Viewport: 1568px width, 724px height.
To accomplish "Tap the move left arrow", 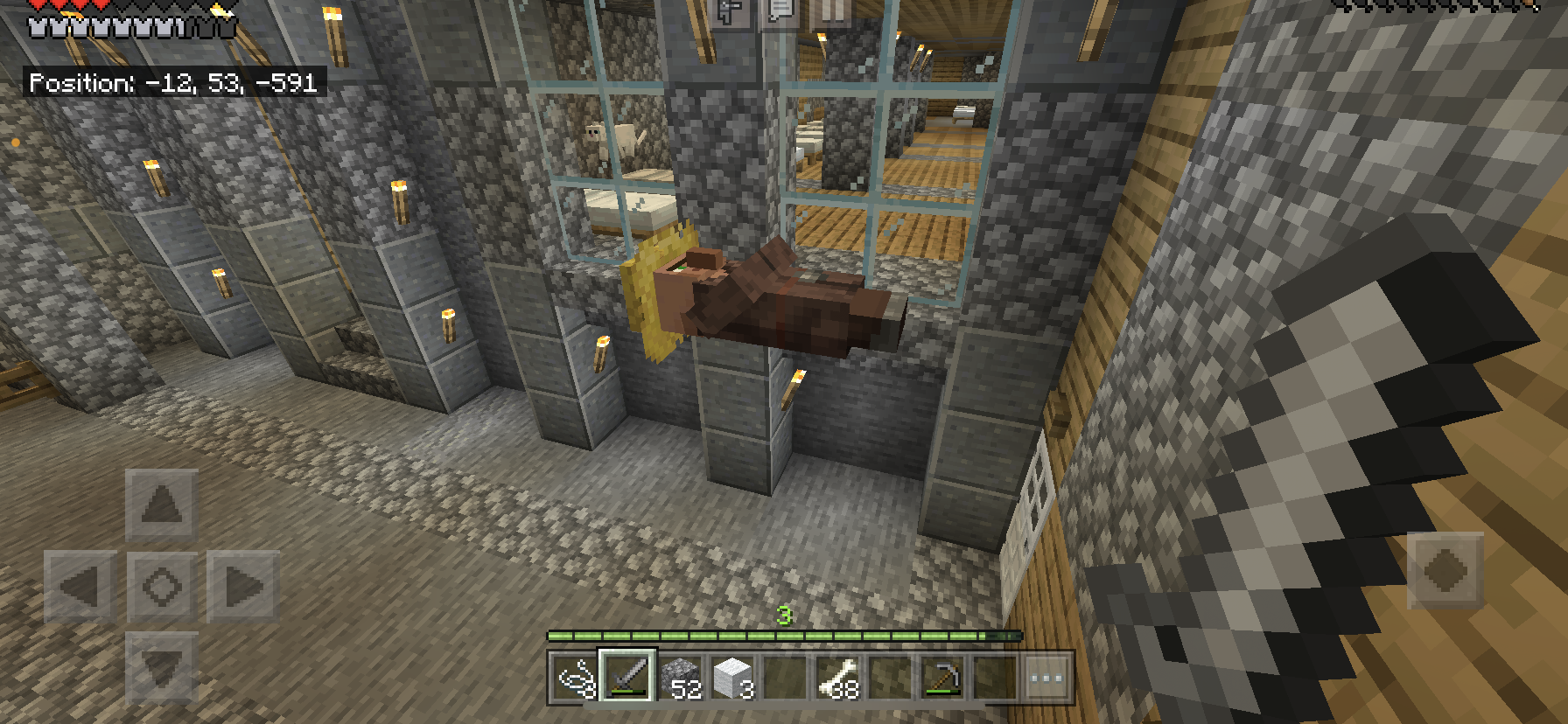I will 80,587.
